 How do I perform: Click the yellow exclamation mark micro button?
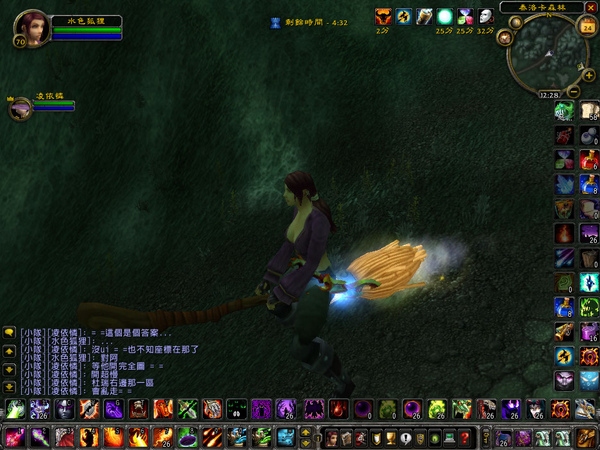405,437
